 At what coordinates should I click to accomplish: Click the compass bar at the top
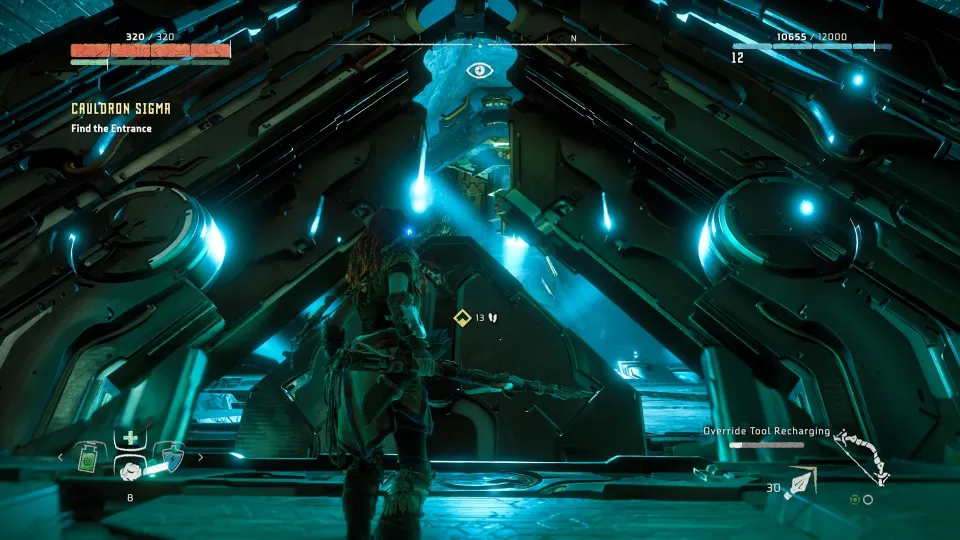[479, 43]
